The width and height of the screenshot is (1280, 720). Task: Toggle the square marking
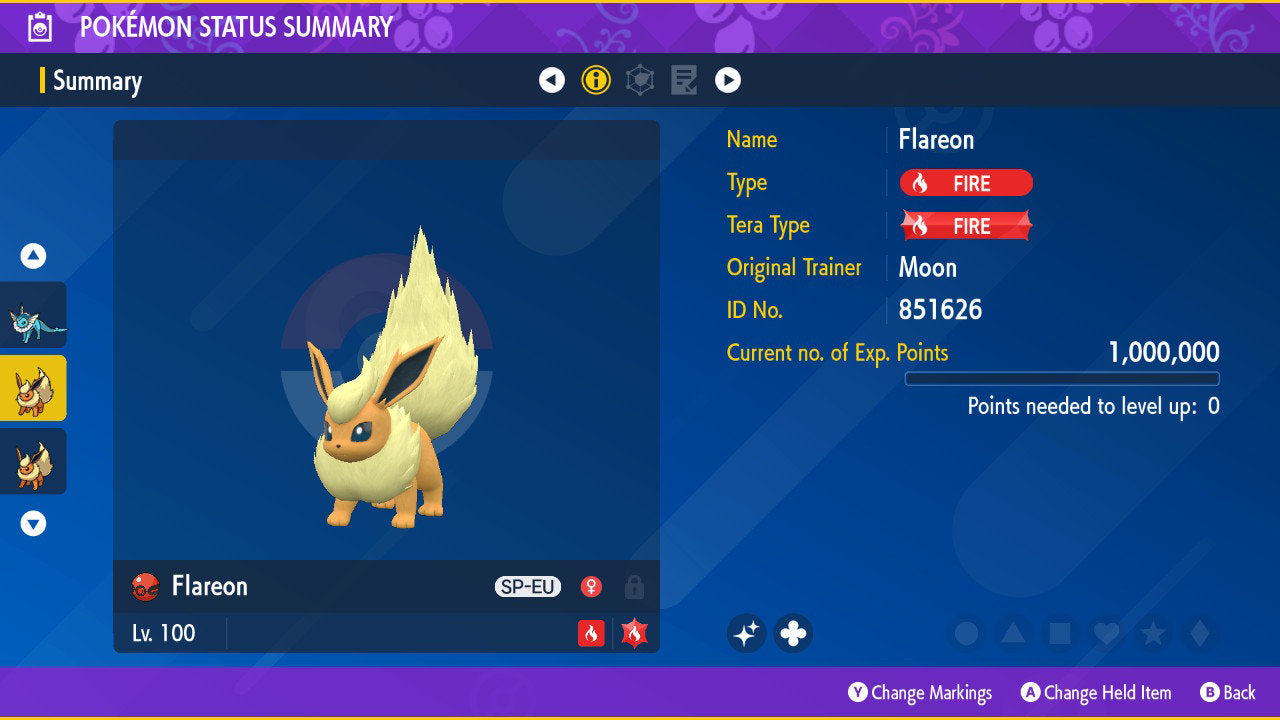[1059, 633]
